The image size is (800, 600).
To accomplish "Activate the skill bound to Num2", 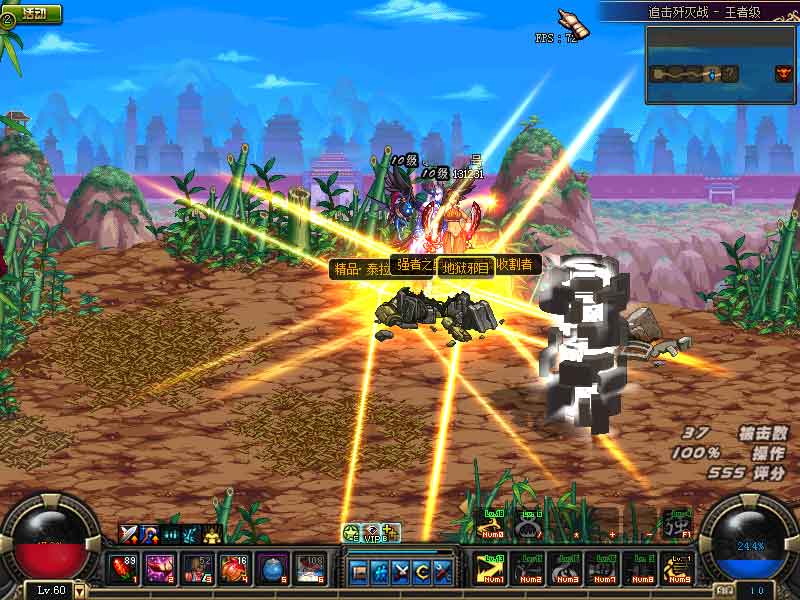I will (x=530, y=569).
